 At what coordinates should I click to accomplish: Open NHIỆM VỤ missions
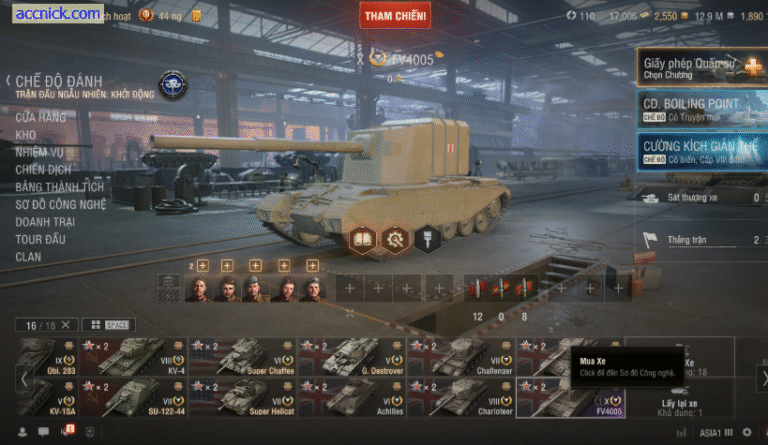[x=40, y=152]
